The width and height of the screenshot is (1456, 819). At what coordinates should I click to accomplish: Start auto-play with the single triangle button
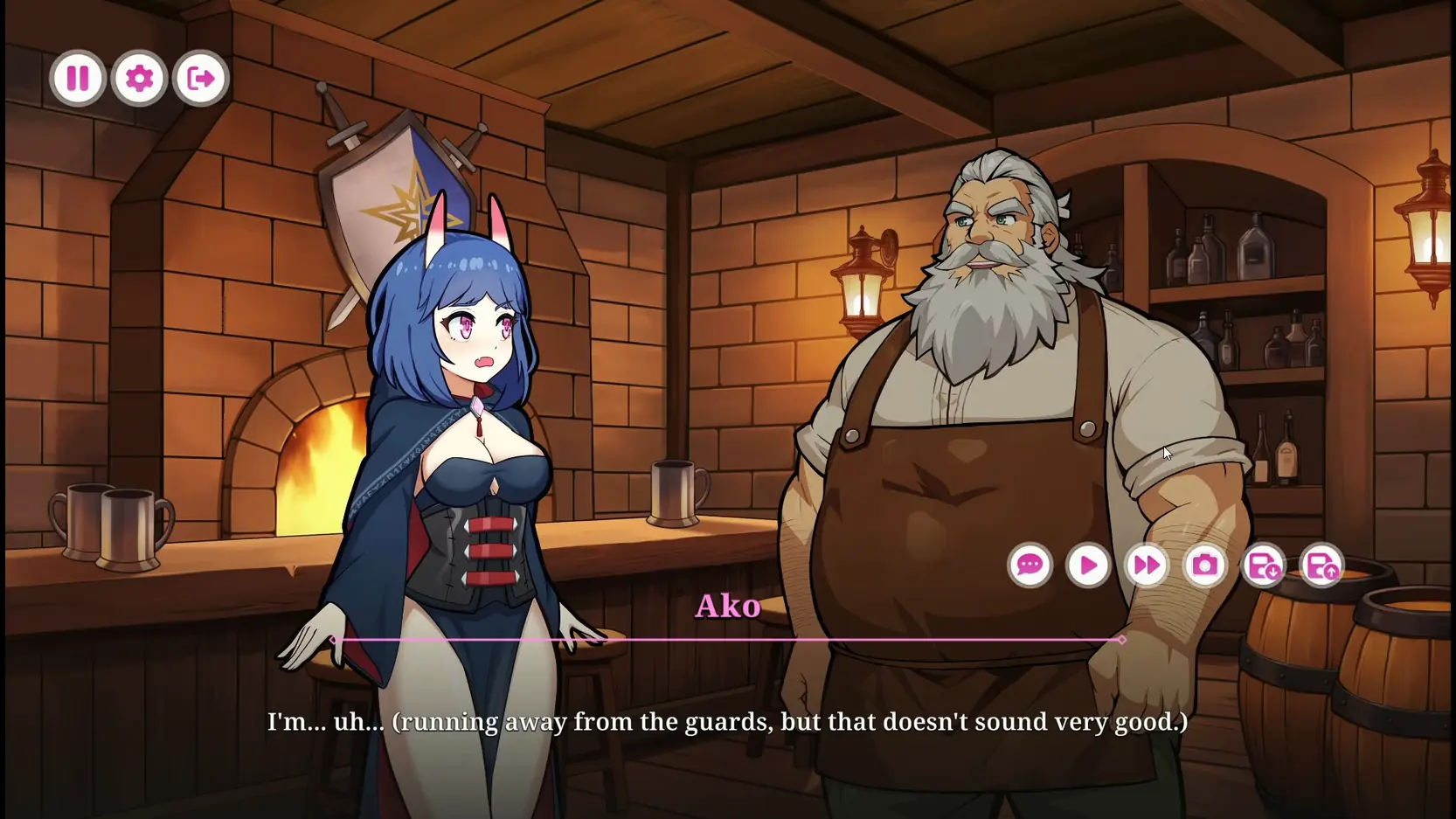pyautogui.click(x=1088, y=566)
